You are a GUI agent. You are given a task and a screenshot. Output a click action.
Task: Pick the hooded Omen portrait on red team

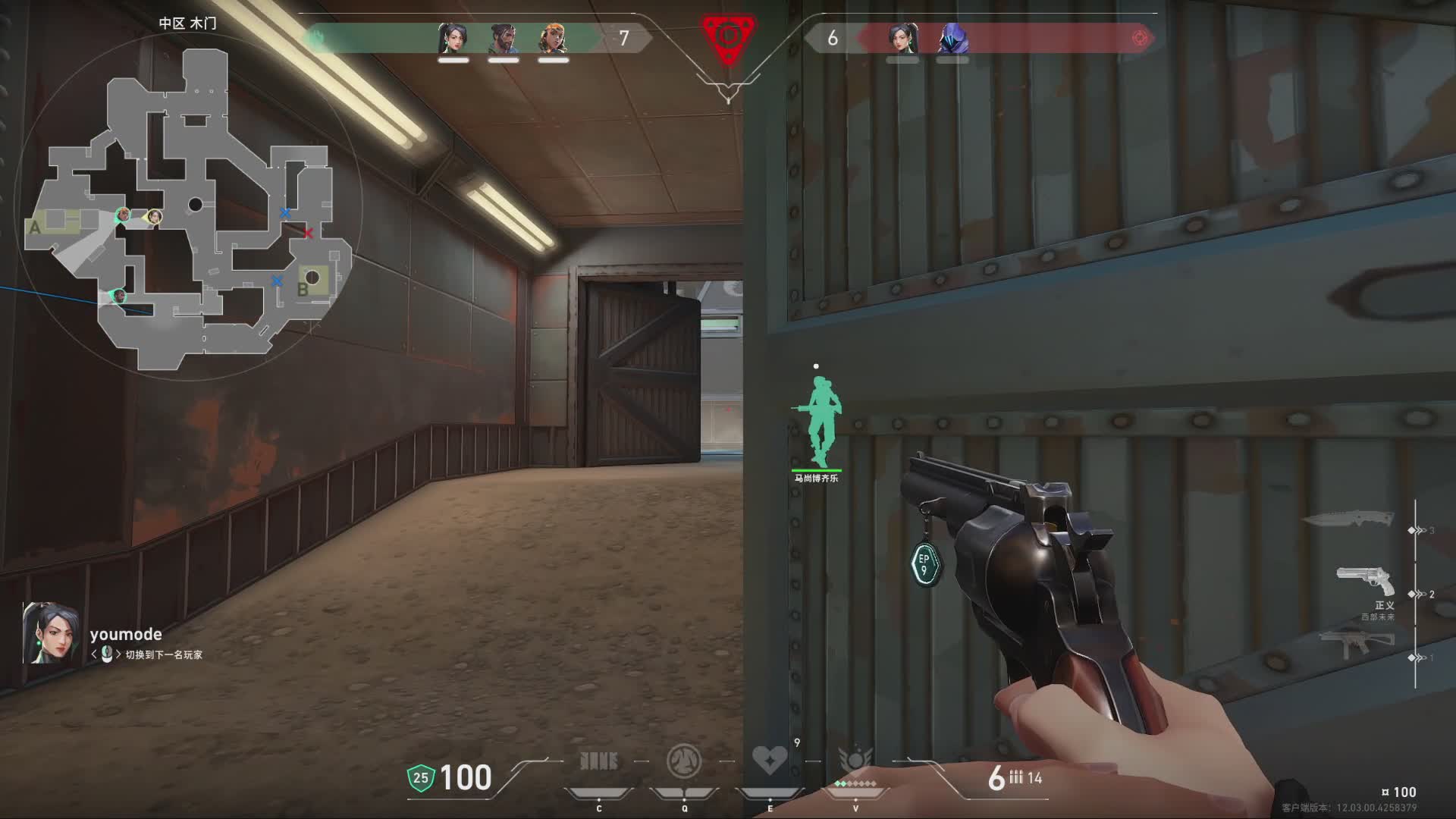coord(952,38)
